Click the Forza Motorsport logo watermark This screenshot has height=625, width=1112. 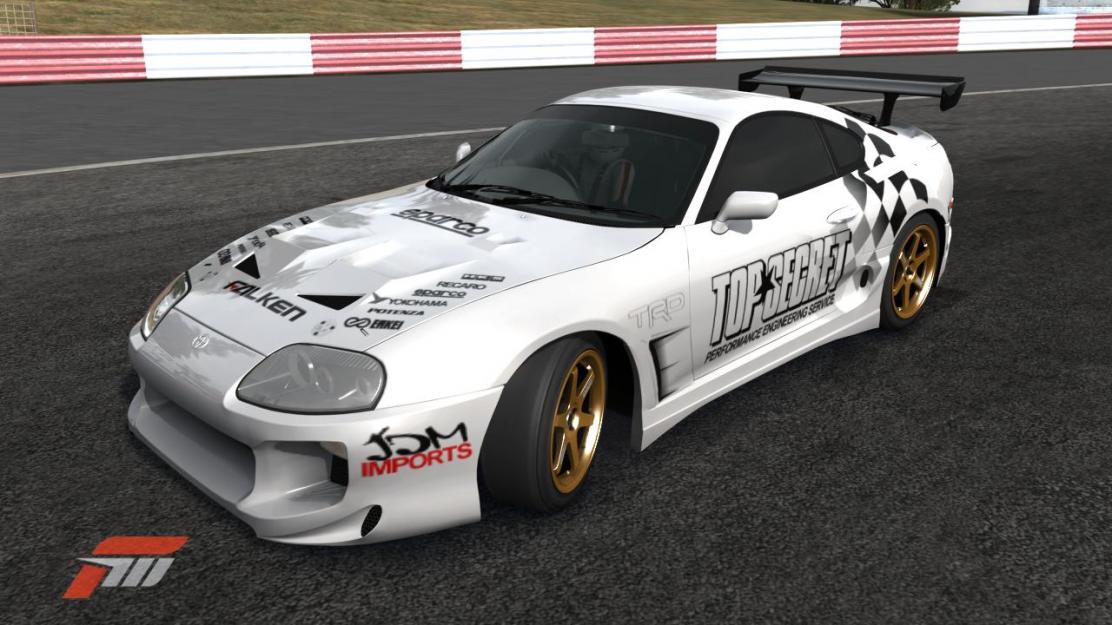tap(125, 565)
